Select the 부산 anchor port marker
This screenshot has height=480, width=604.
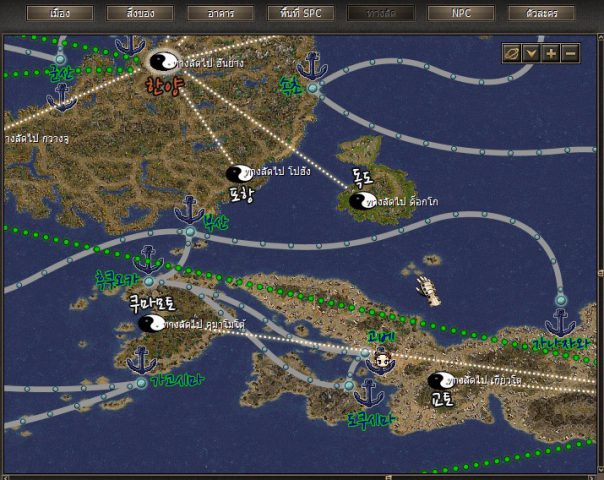[189, 211]
